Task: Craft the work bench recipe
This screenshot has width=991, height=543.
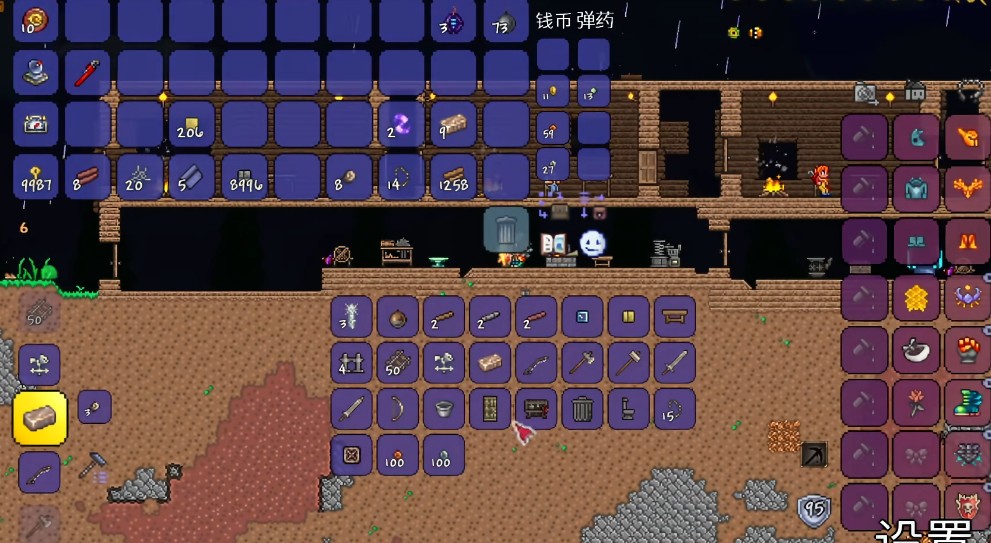Action: [x=675, y=317]
